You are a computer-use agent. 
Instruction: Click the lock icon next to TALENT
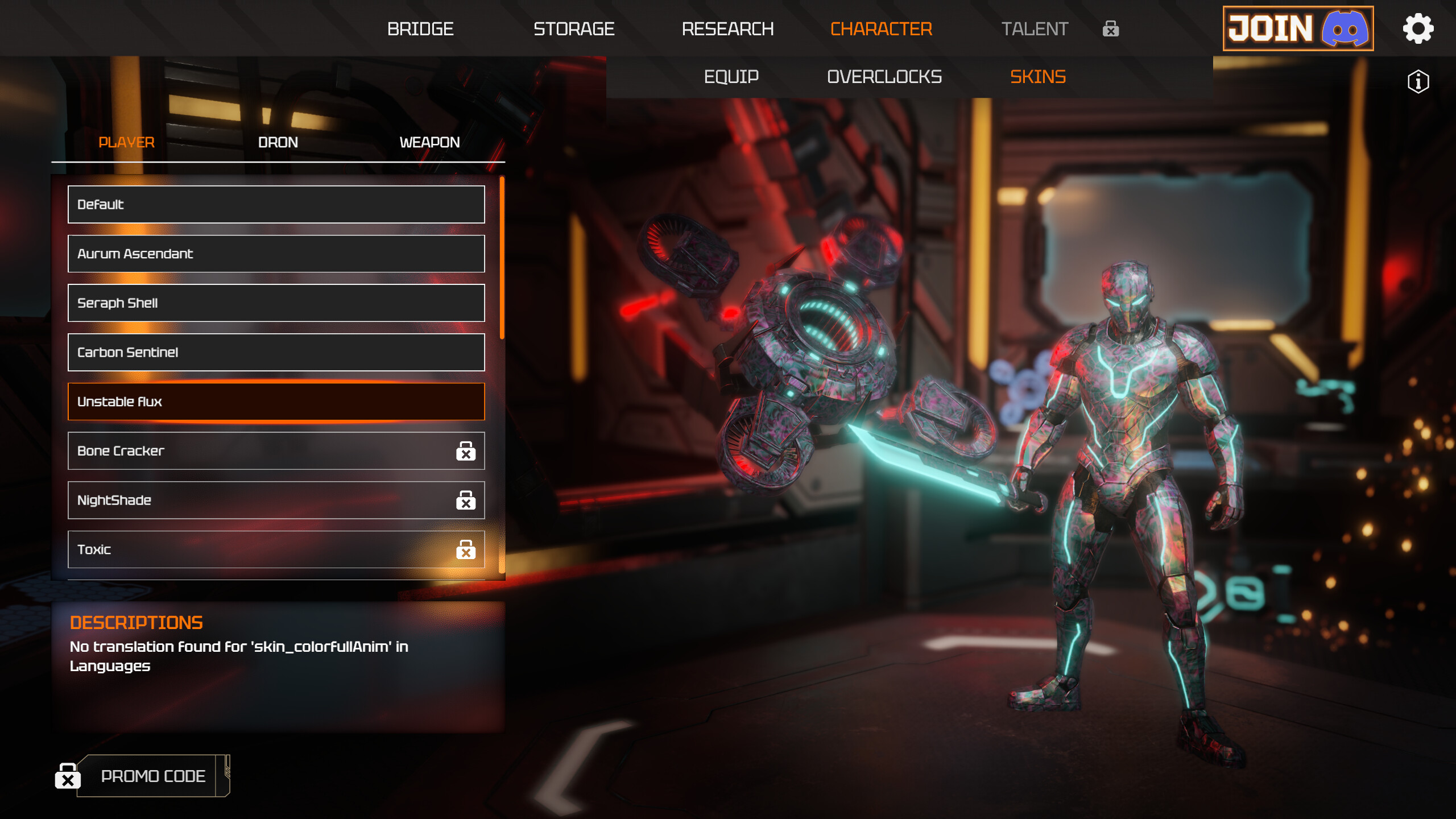click(x=1110, y=29)
